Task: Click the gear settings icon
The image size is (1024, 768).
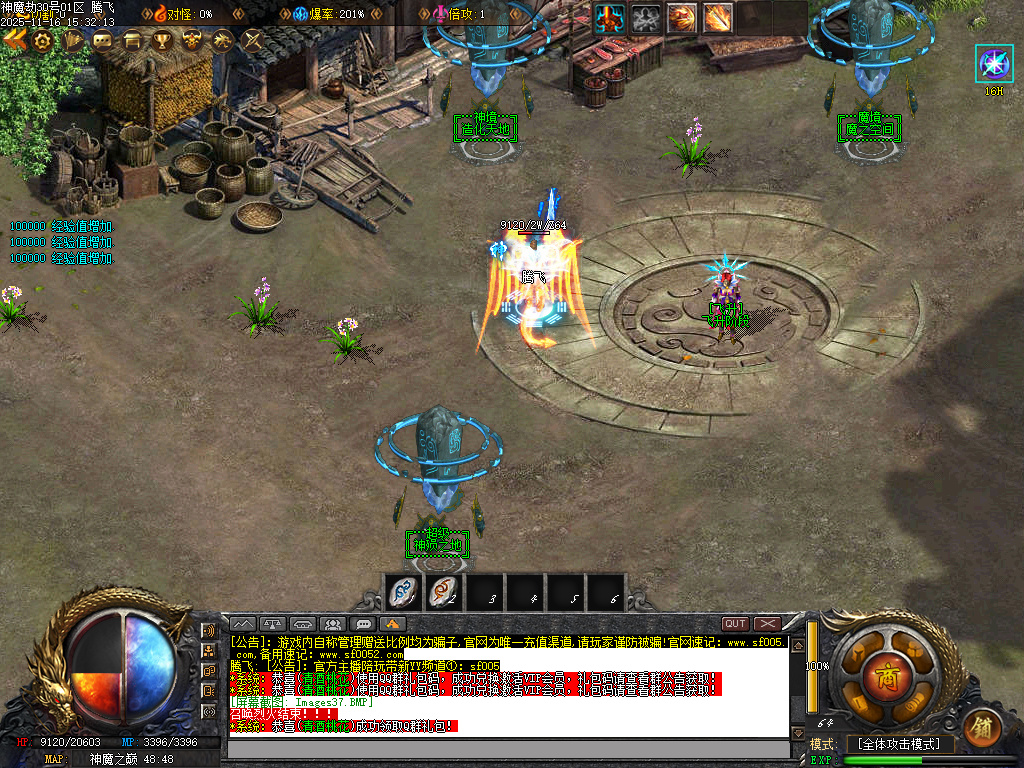Action: [42, 41]
